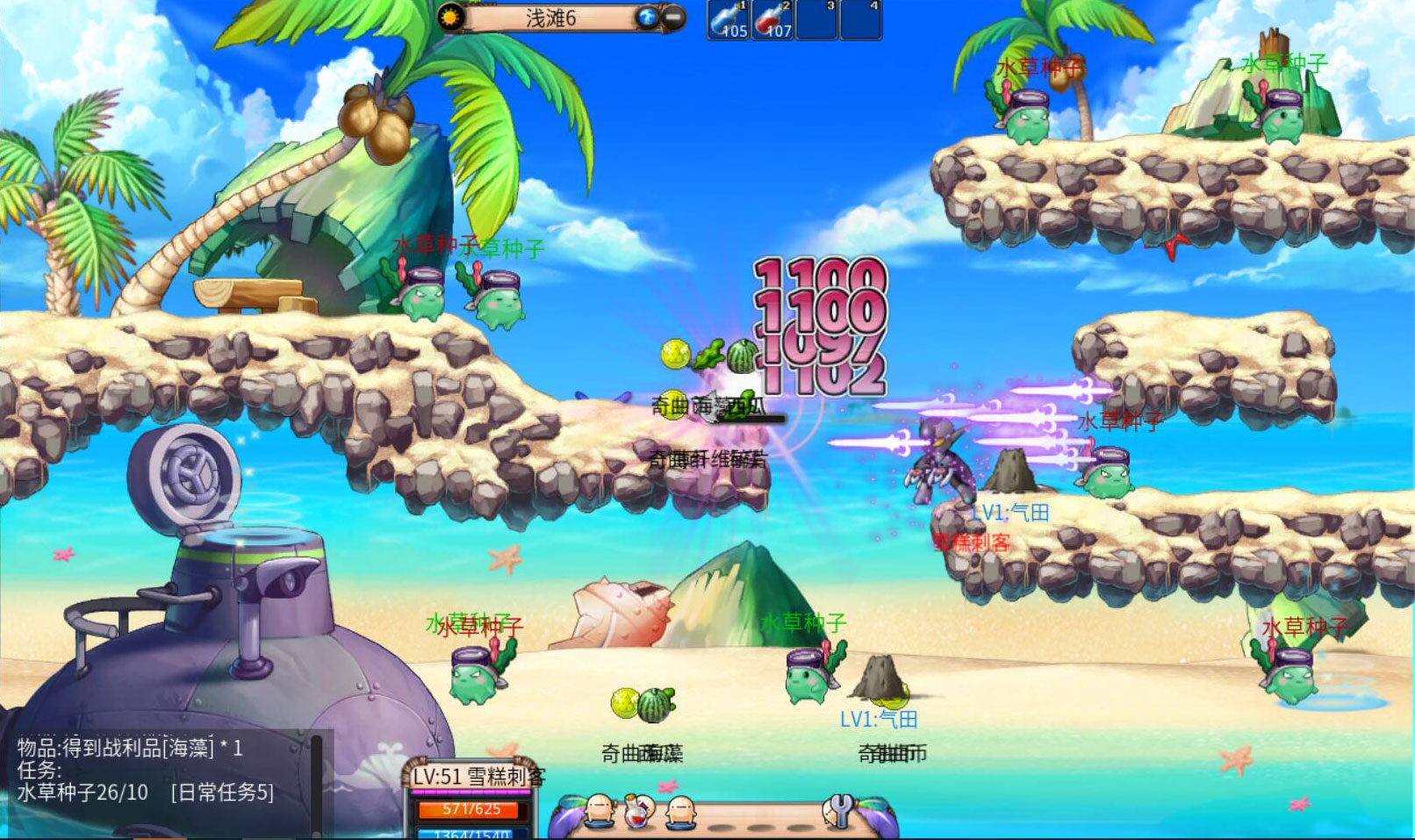Image resolution: width=1415 pixels, height=840 pixels.
Task: Open the wrench settings icon
Action: (839, 811)
